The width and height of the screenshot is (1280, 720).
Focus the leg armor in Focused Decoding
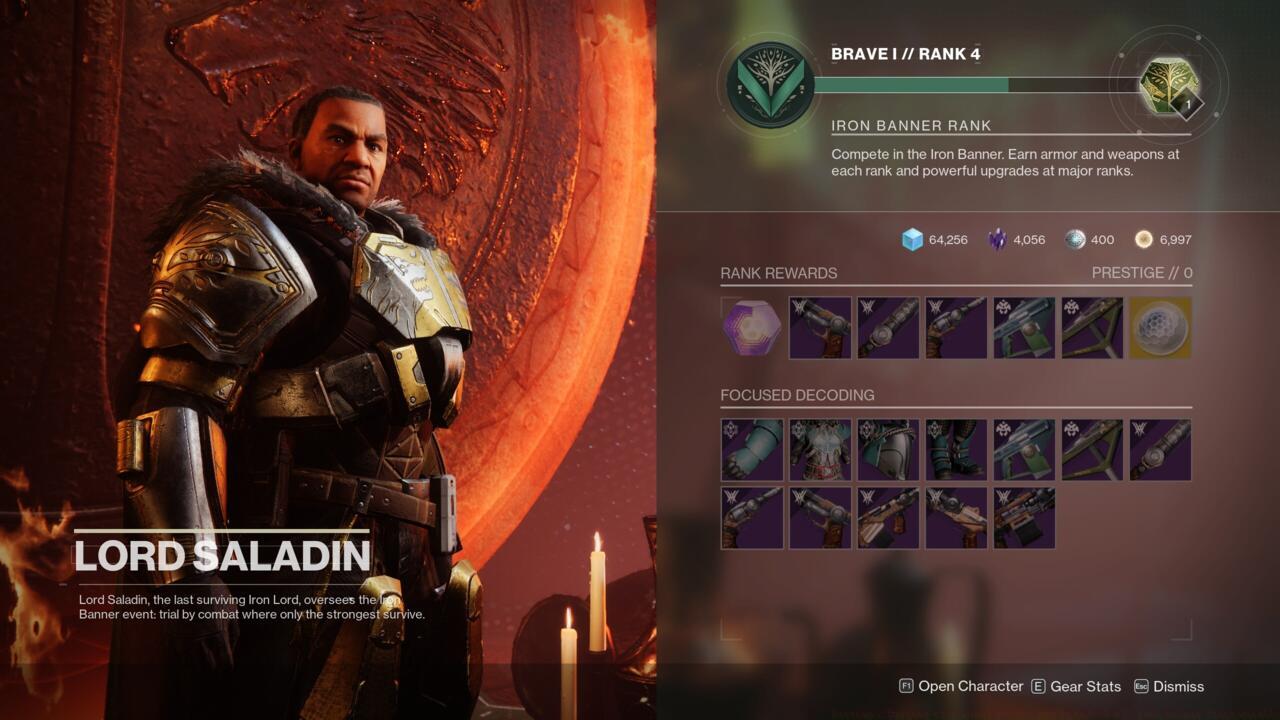pyautogui.click(x=887, y=450)
